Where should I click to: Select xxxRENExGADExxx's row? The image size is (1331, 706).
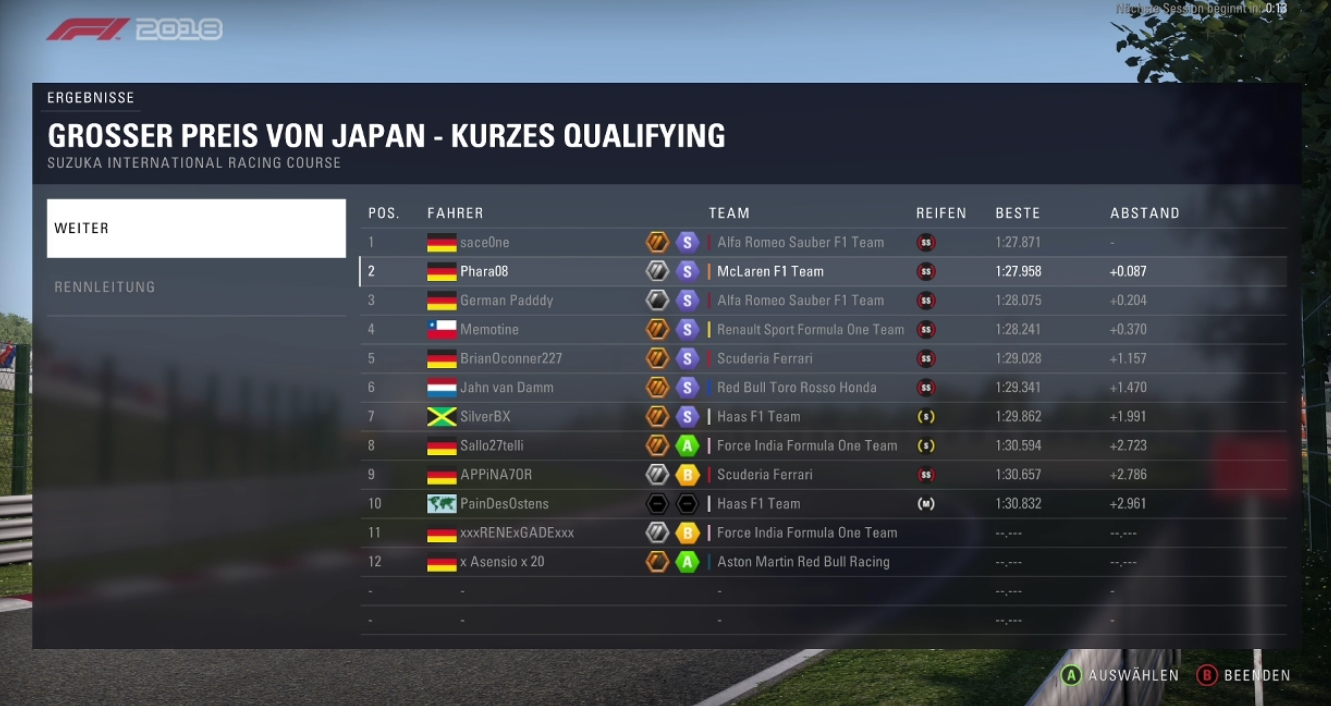(x=822, y=533)
